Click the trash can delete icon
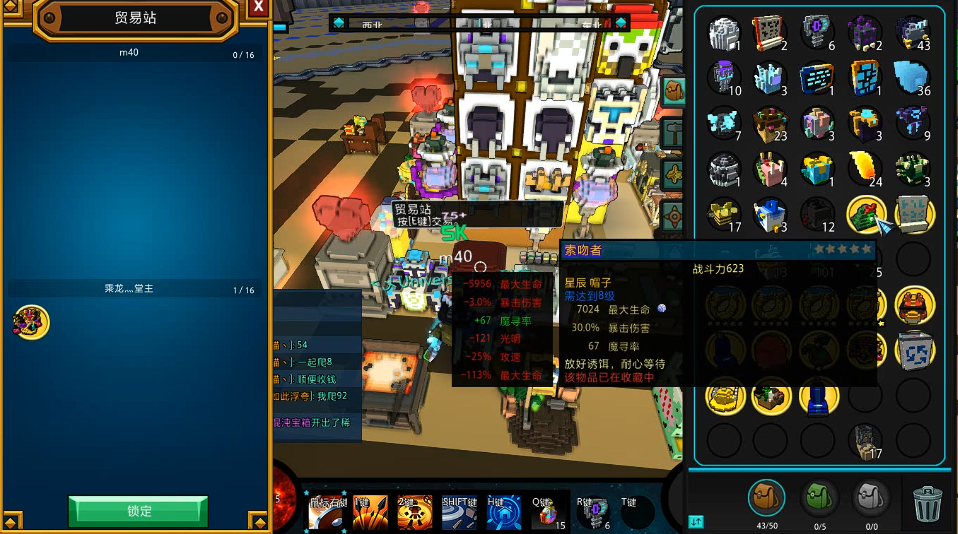Image resolution: width=958 pixels, height=534 pixels. click(928, 503)
